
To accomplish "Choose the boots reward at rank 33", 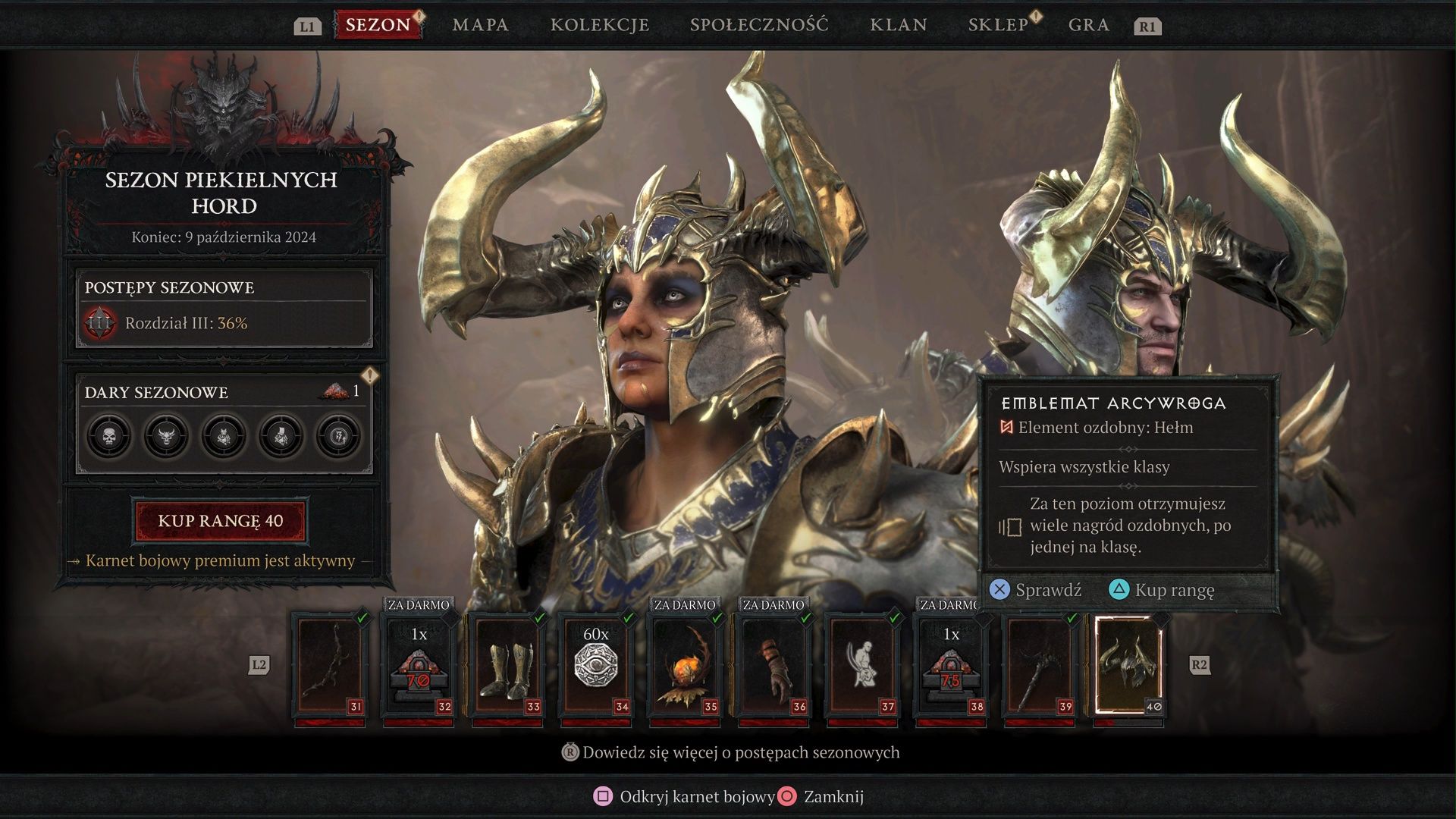I will (507, 666).
